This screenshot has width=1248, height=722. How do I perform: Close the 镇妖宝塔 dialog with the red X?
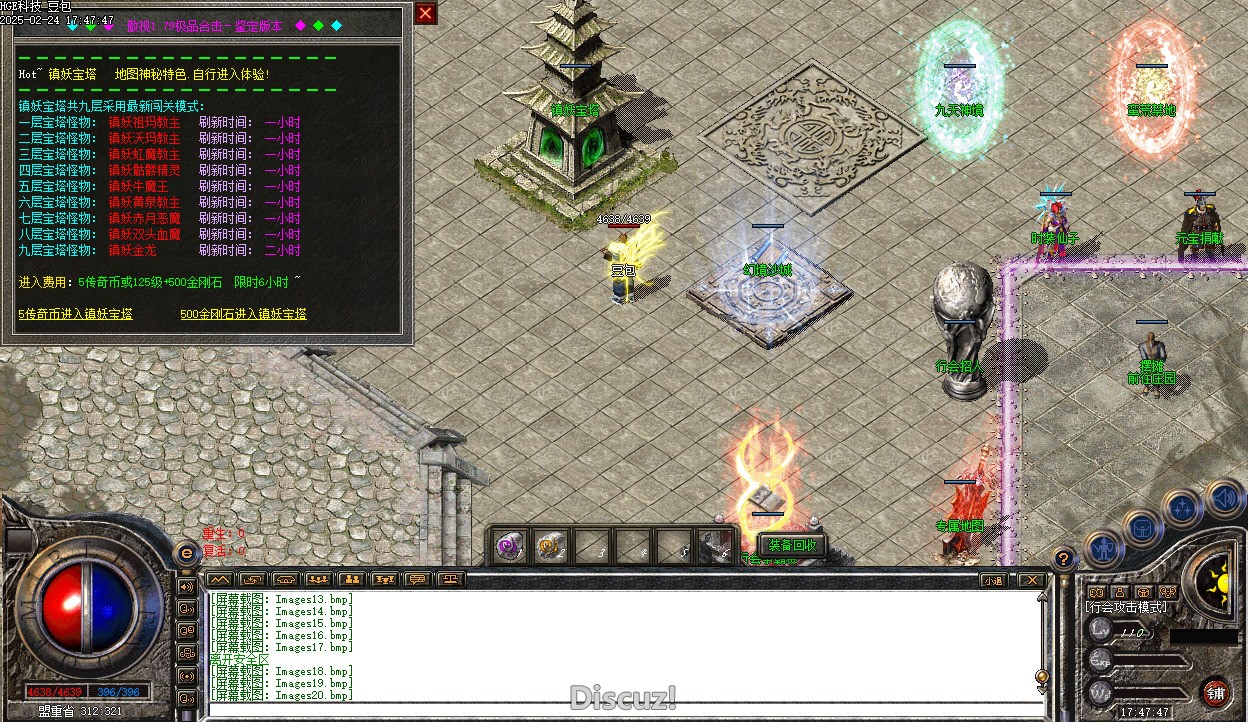tap(425, 14)
